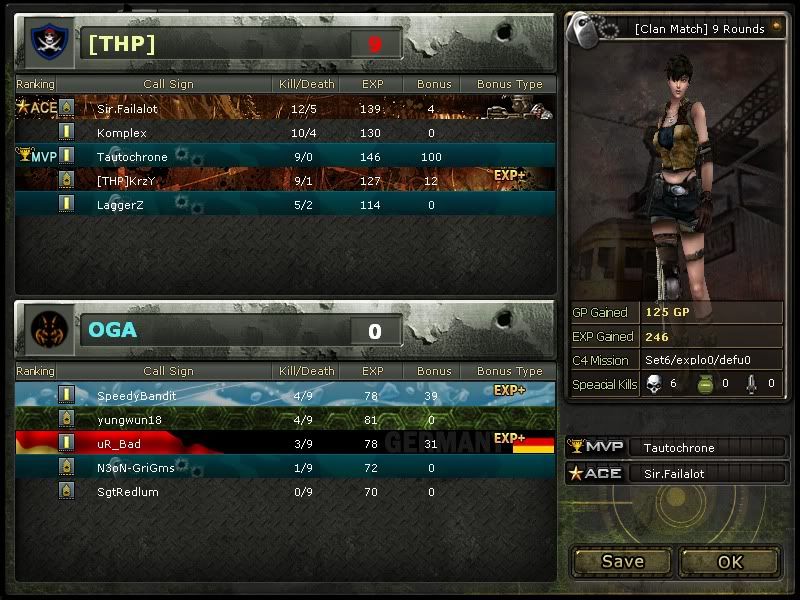Click the OGA clan emblem
Viewport: 800px width, 600px height.
point(46,329)
